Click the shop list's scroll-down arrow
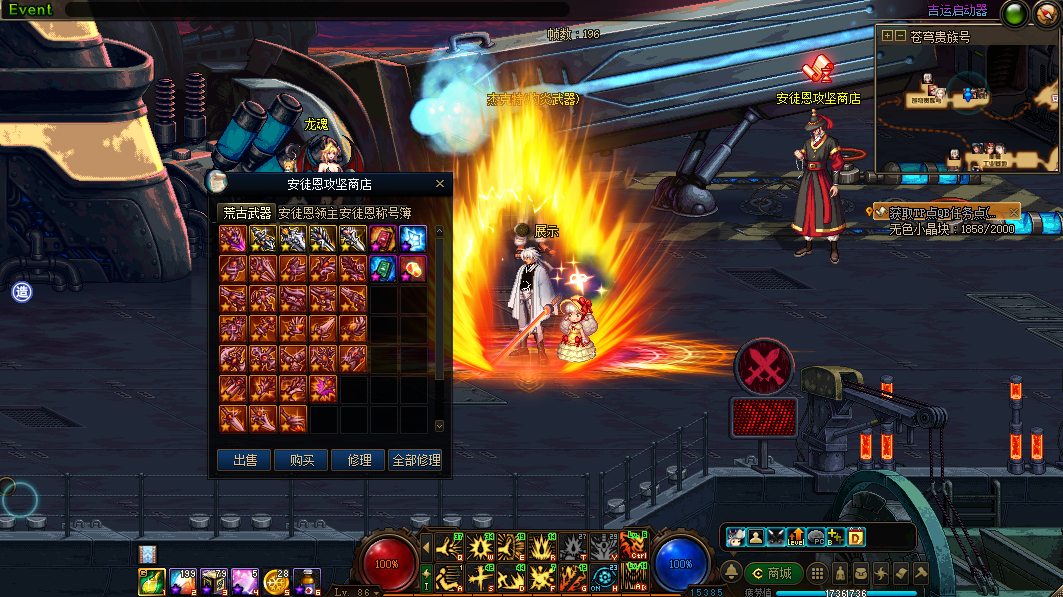1063x597 pixels. point(438,426)
